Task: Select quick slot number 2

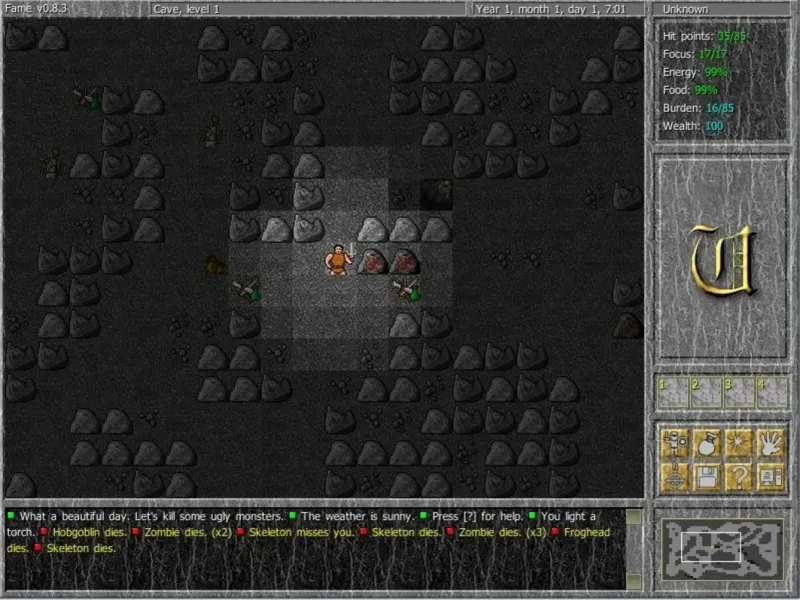Action: [706, 392]
